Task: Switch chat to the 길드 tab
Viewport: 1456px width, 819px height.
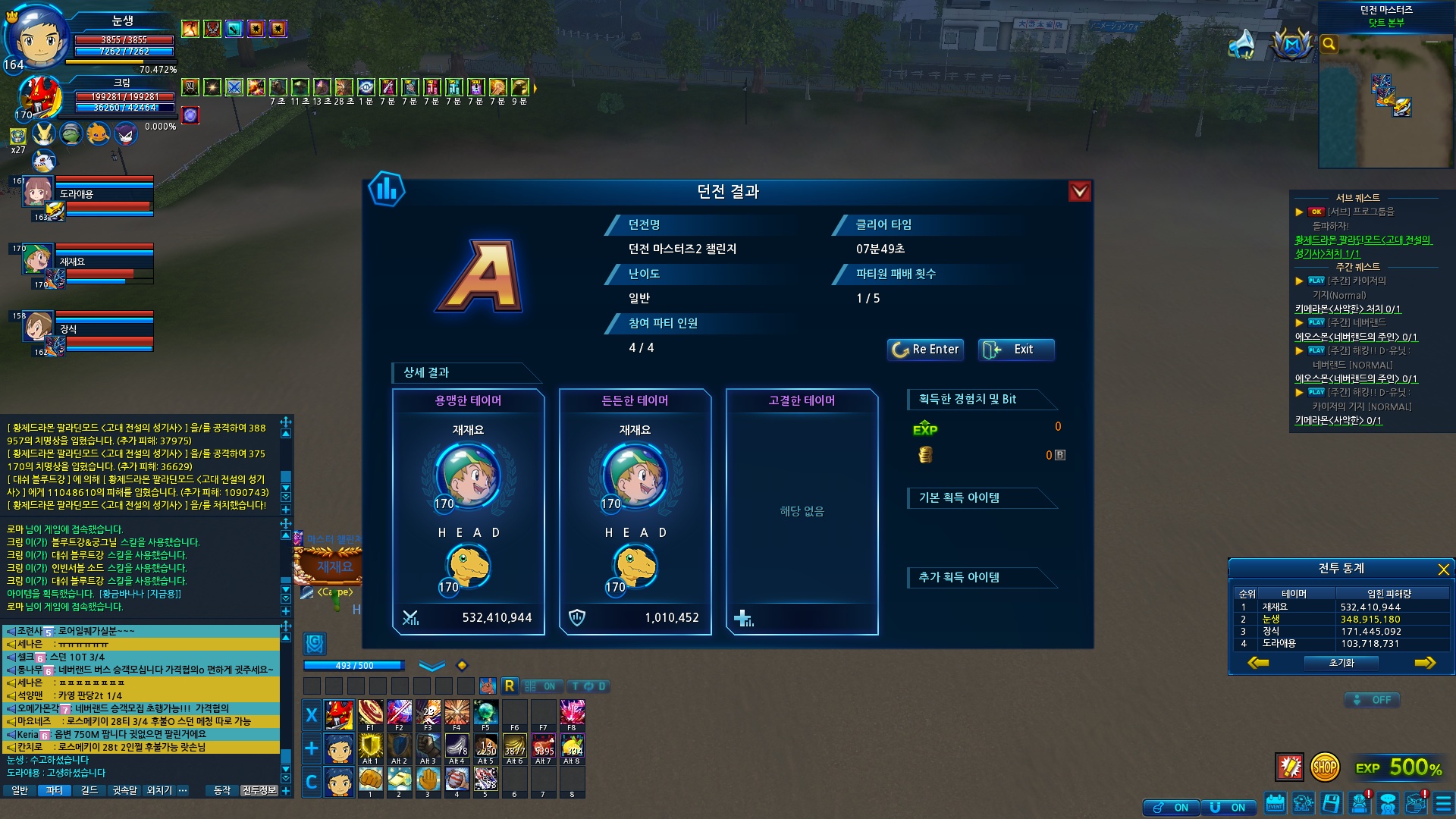Action: click(x=89, y=790)
